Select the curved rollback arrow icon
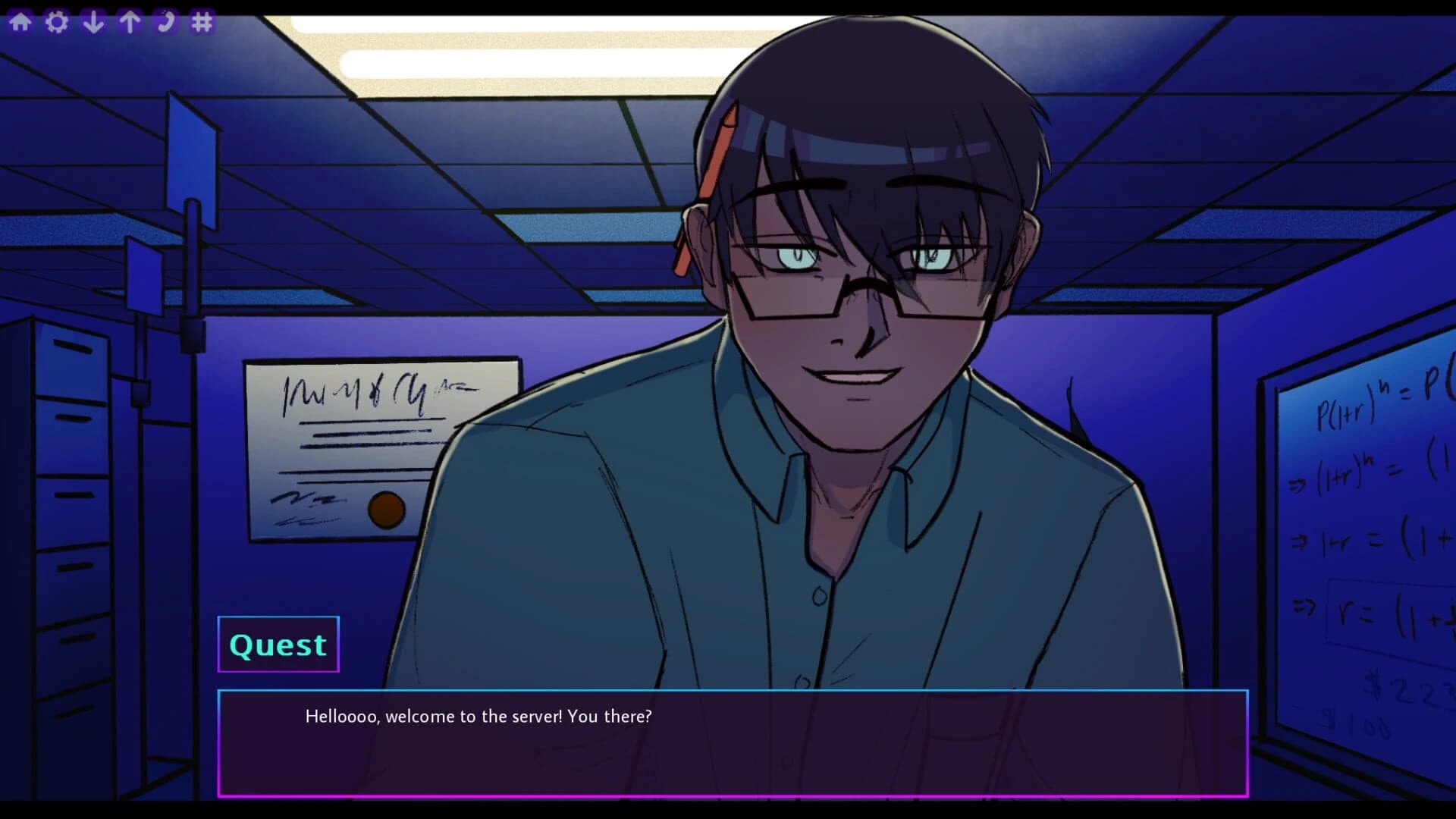 [166, 20]
